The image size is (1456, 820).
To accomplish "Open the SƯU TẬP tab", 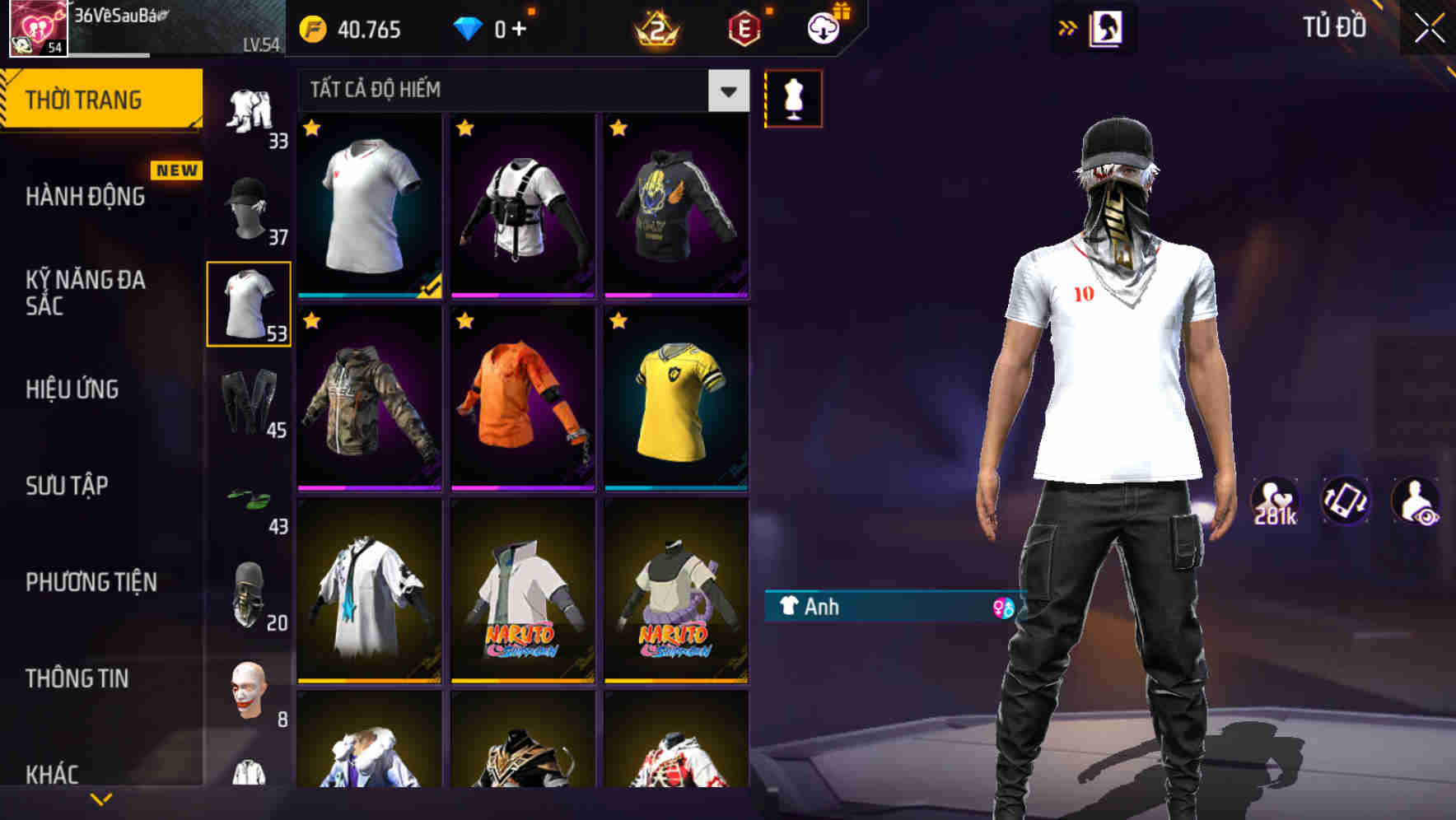I will pyautogui.click(x=68, y=487).
